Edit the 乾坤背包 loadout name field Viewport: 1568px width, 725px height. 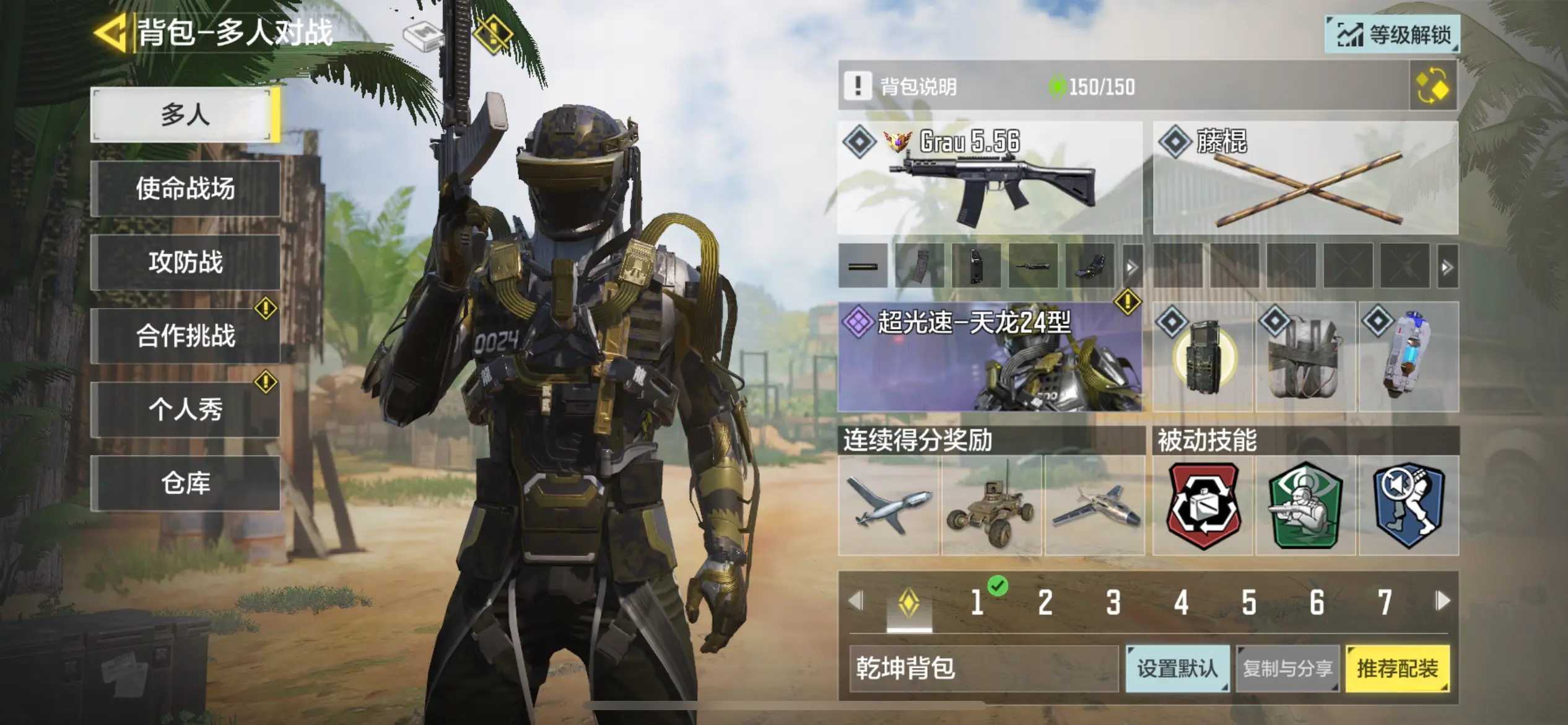pyautogui.click(x=983, y=669)
